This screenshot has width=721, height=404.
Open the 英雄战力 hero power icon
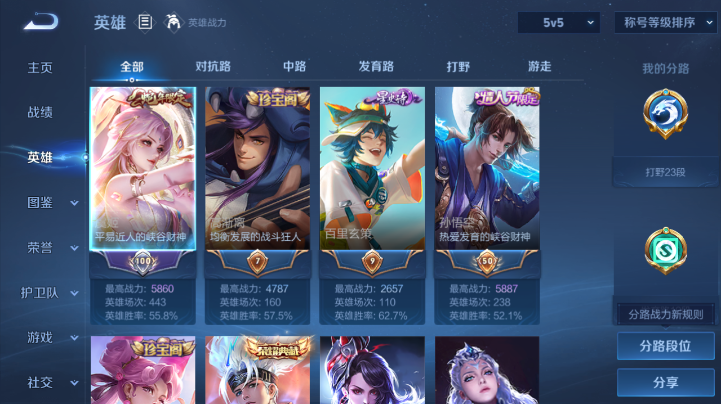pyautogui.click(x=173, y=22)
